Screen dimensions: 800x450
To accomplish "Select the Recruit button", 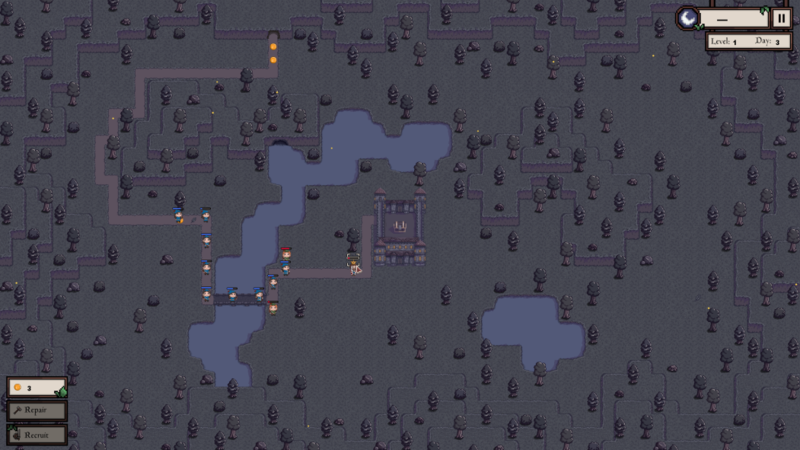I will [x=37, y=435].
